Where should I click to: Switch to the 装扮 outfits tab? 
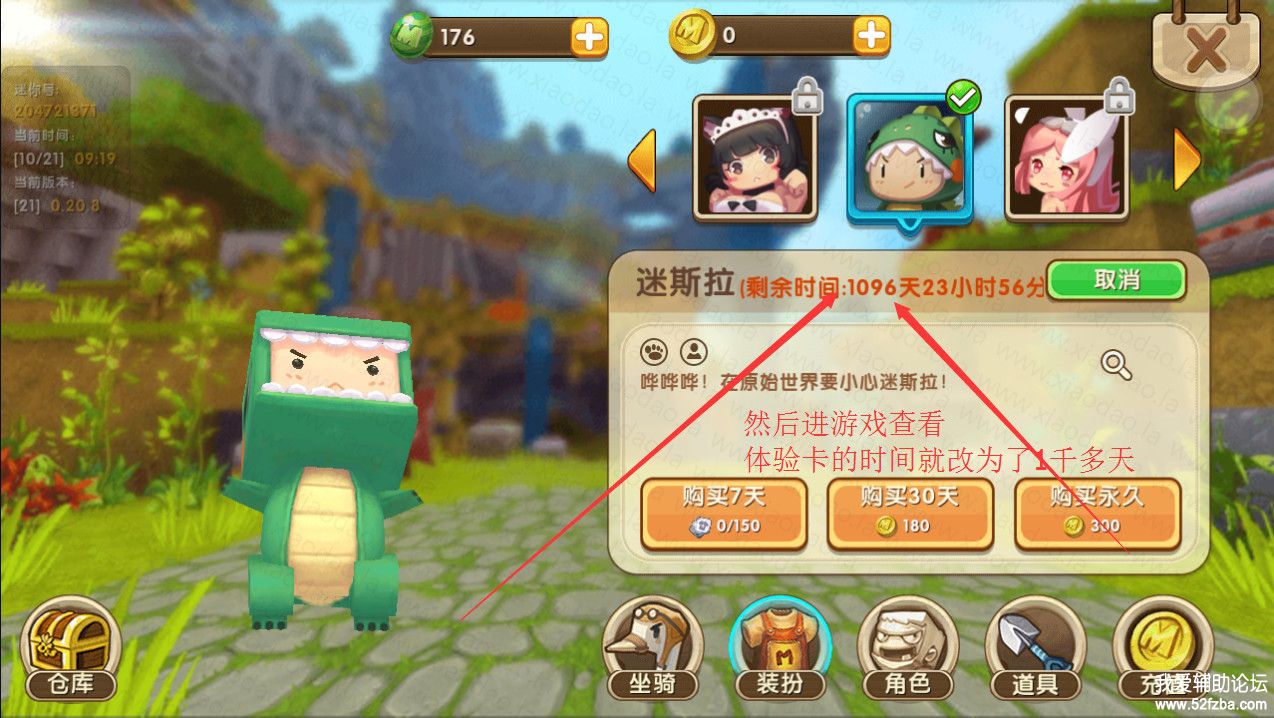tap(779, 649)
